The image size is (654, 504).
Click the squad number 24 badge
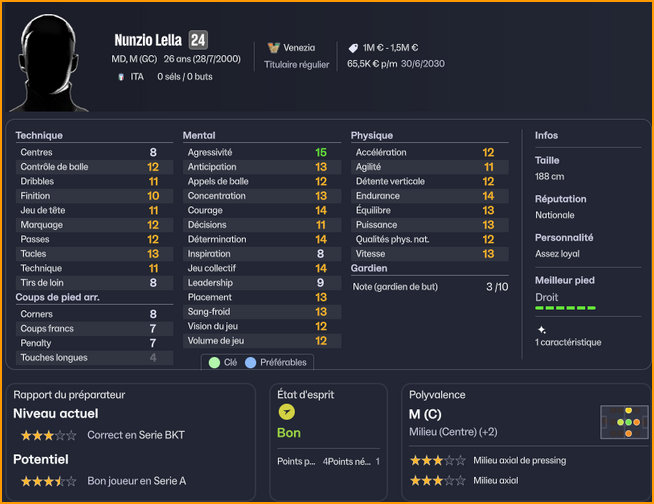[198, 40]
